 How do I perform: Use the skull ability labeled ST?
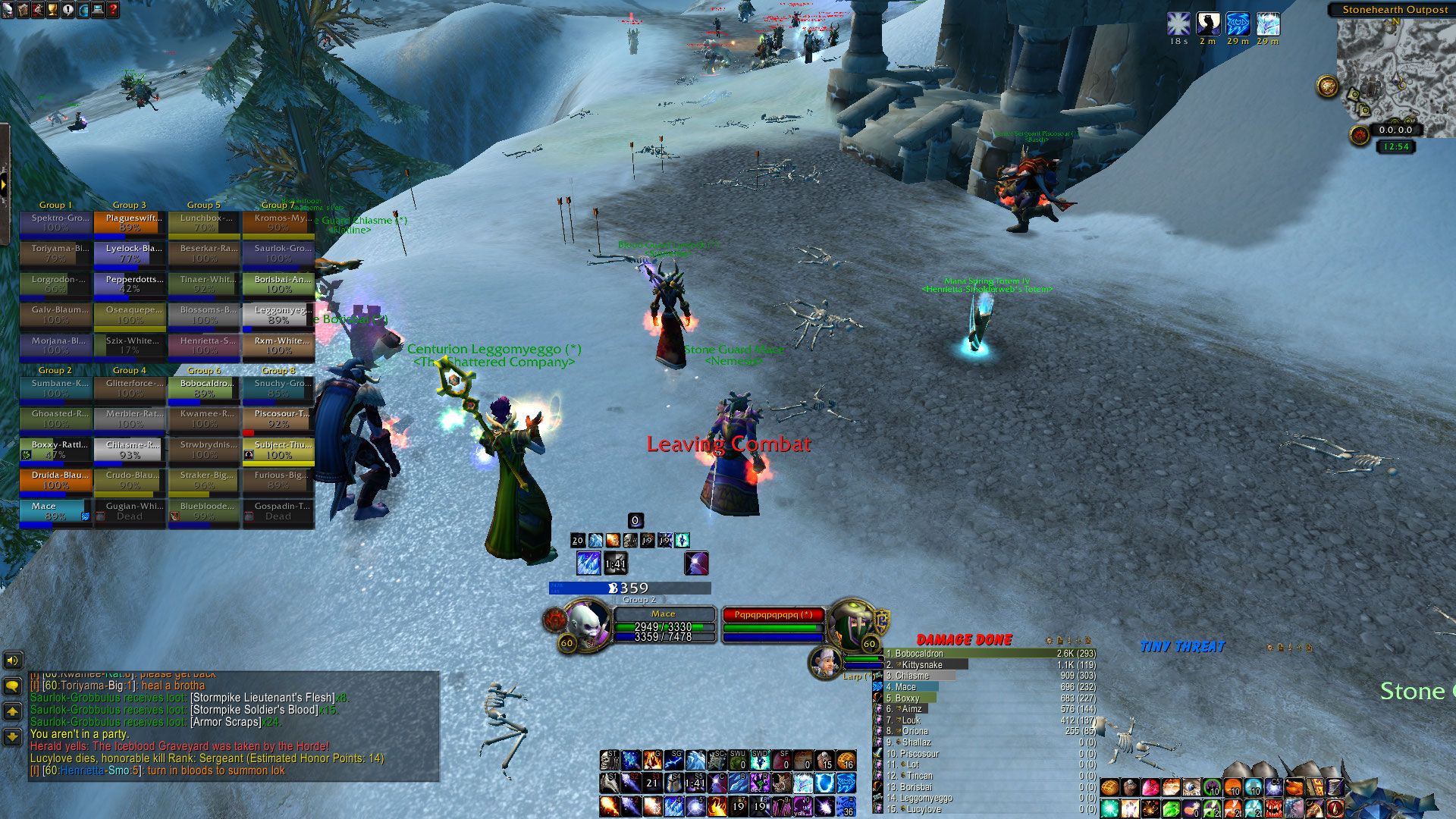tap(610, 760)
